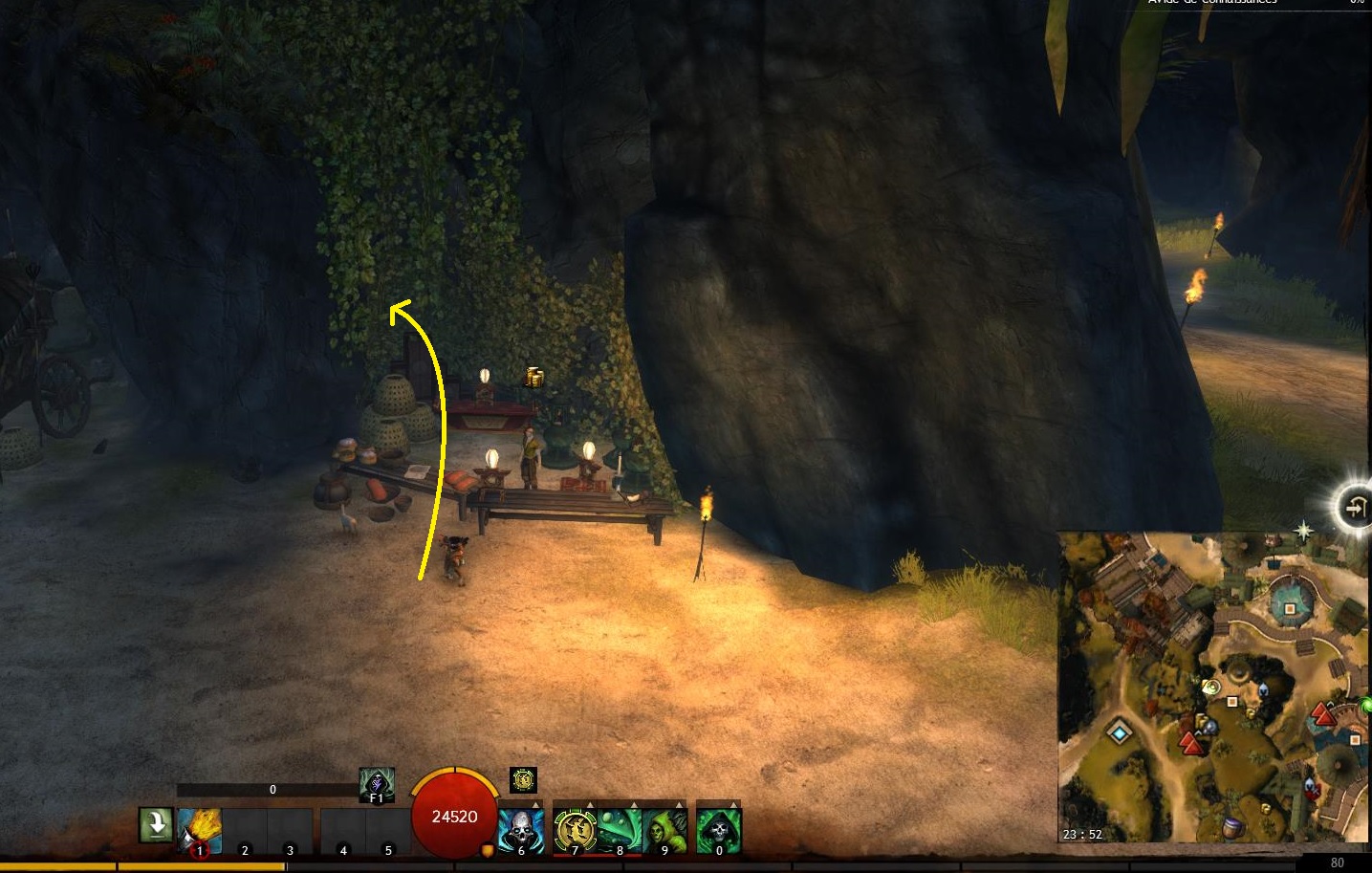Click the weapon swap arrow button
1372x873 pixels.
click(155, 824)
